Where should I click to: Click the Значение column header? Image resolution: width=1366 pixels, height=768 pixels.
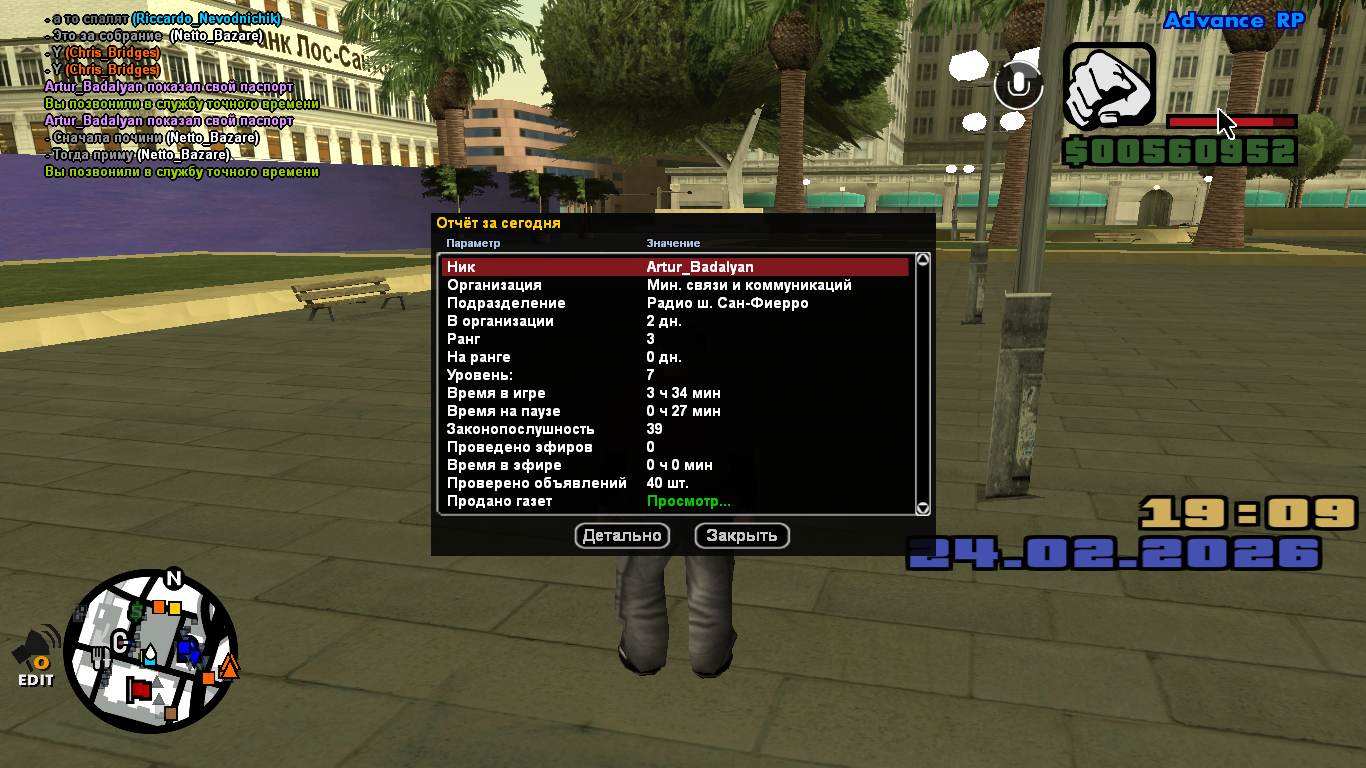click(673, 243)
